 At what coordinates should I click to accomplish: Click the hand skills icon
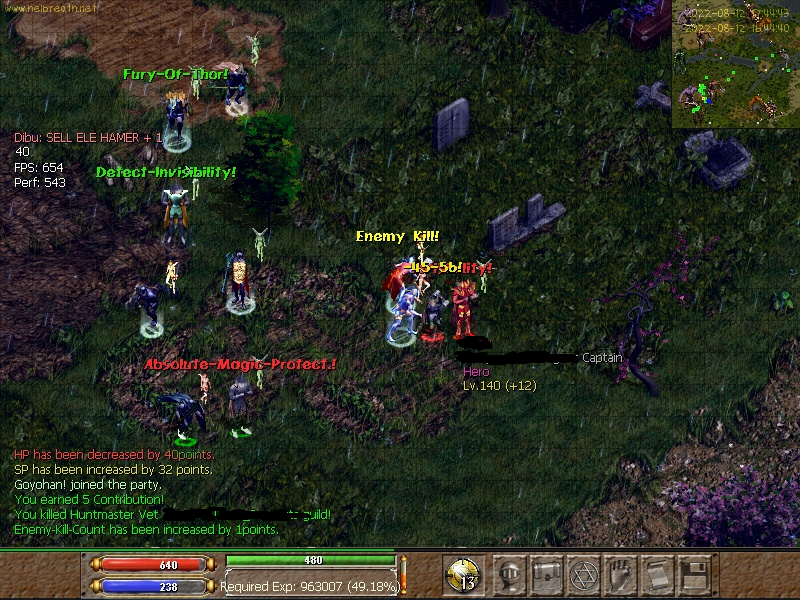pos(621,574)
